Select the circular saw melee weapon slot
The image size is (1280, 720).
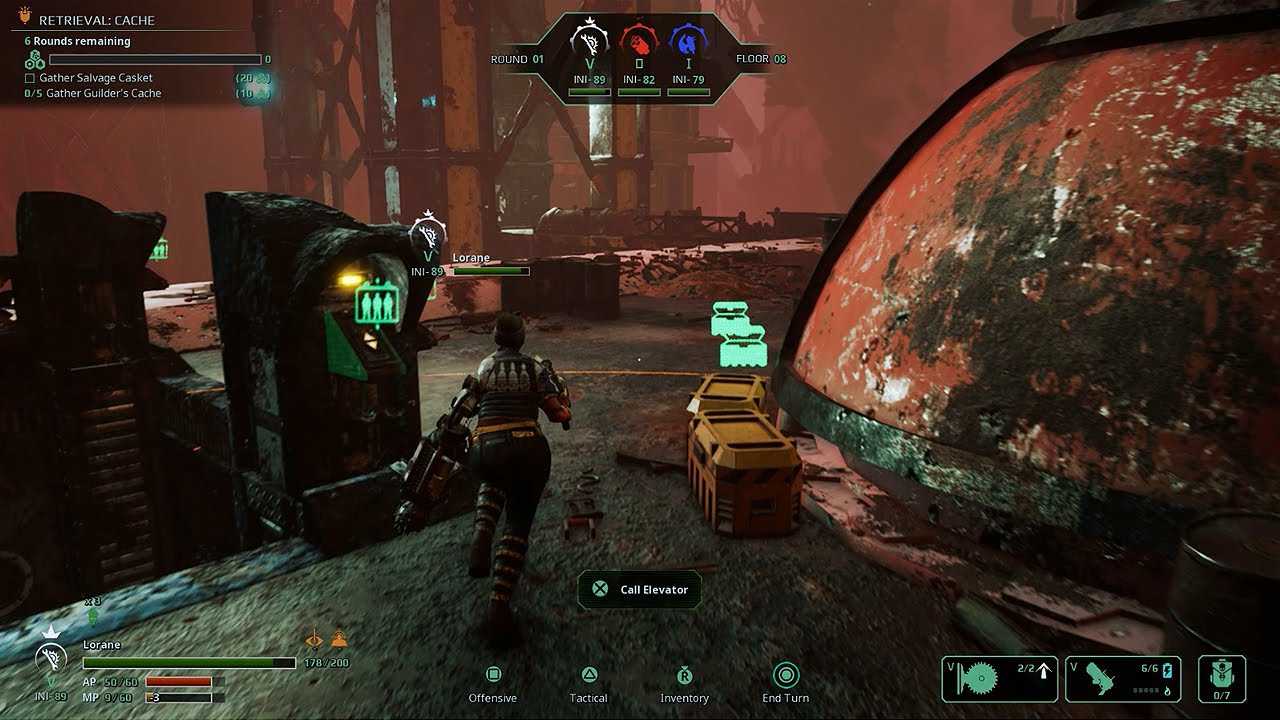(999, 679)
